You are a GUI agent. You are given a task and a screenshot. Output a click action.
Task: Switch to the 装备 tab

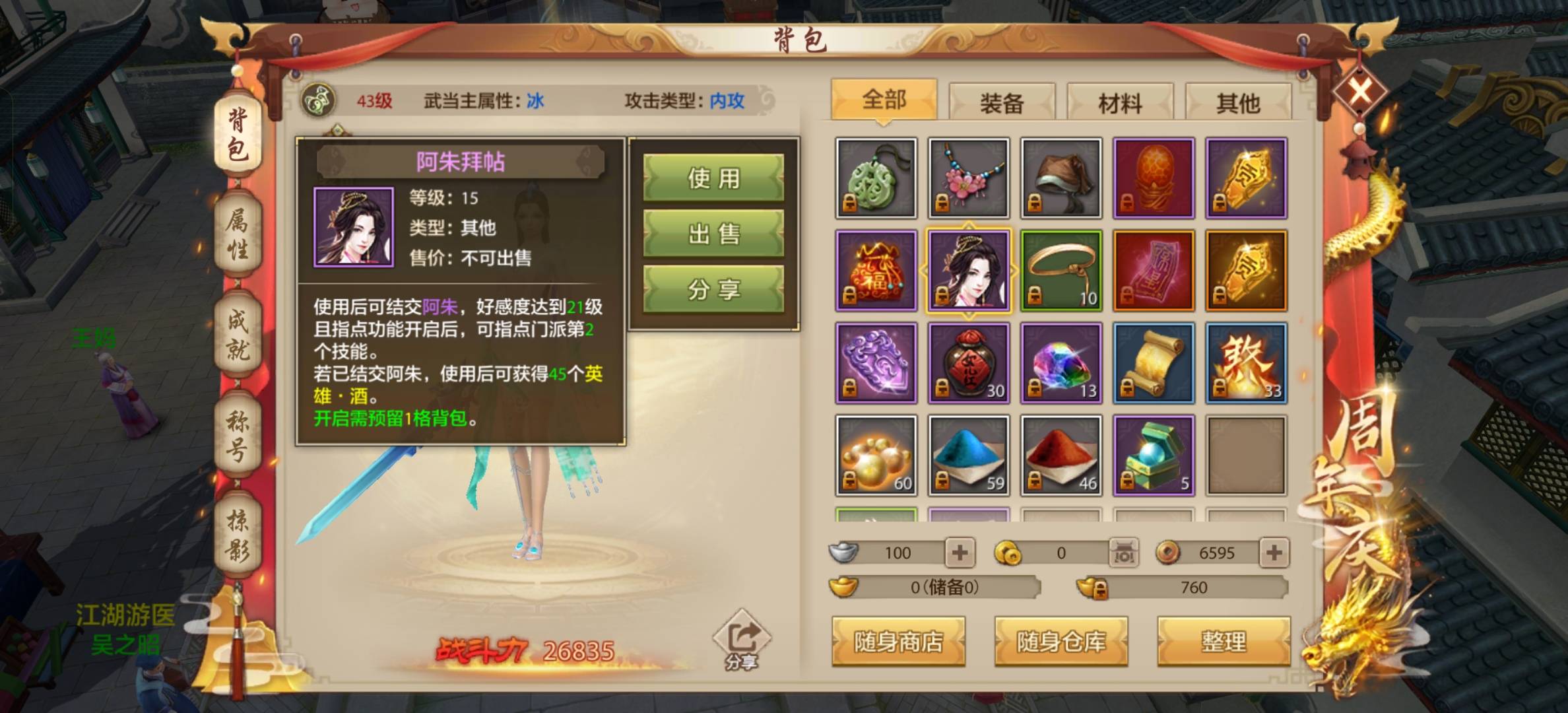click(1003, 101)
